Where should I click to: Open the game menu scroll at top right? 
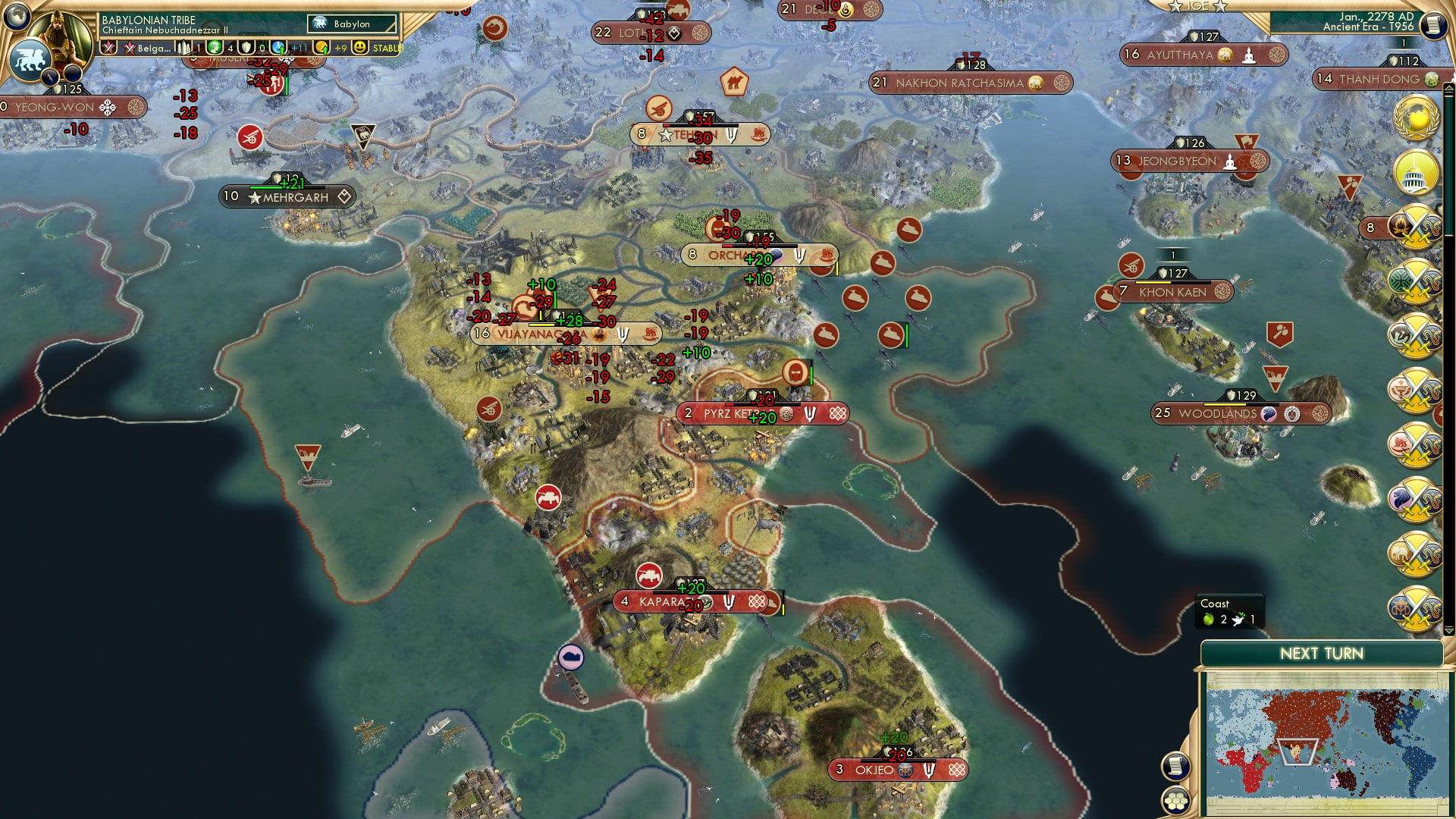(x=1436, y=25)
